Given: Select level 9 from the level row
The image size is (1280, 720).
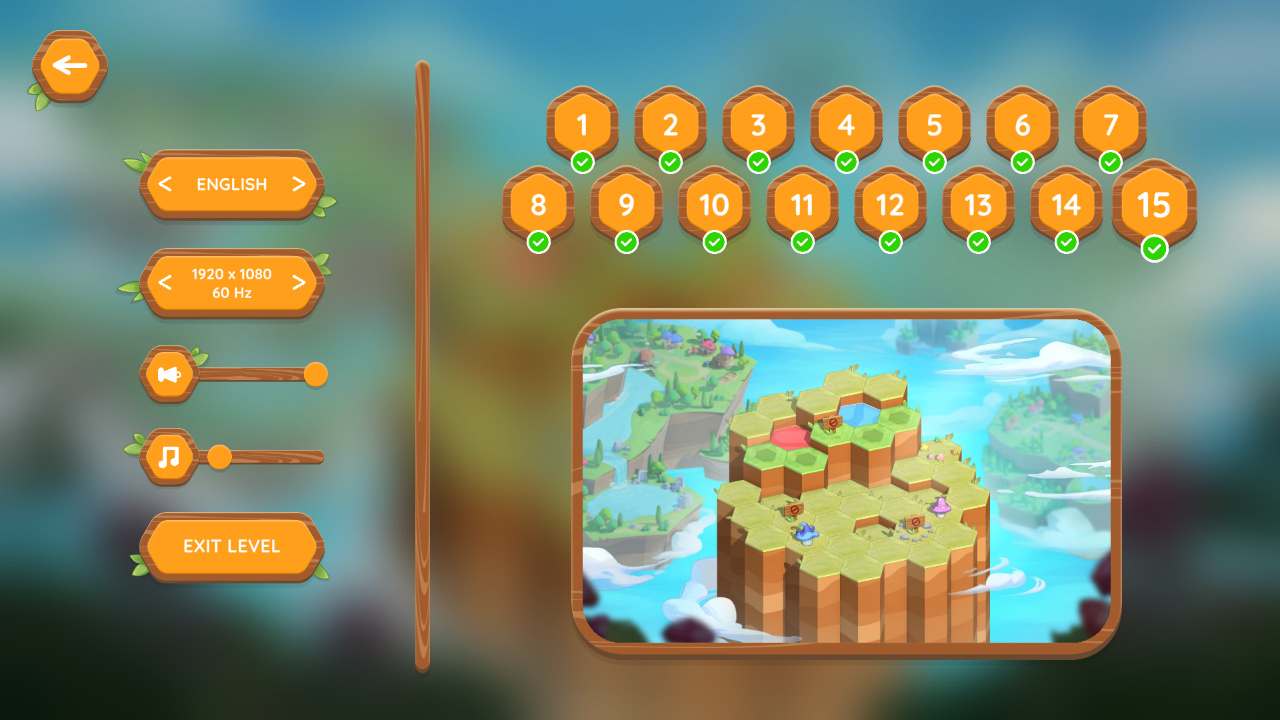Looking at the screenshot, I should coord(627,206).
